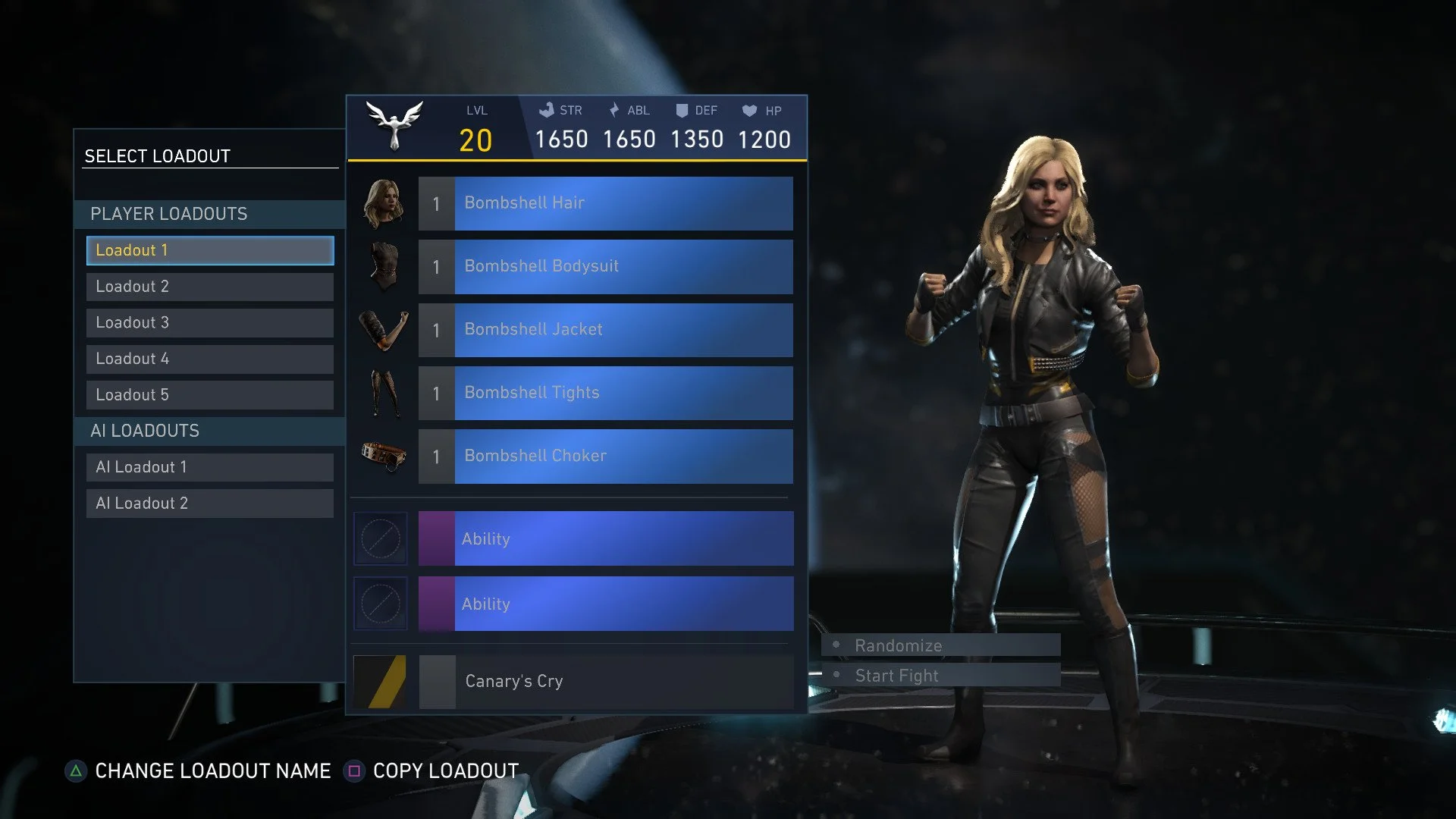Switch to Loadout 3

click(x=209, y=323)
